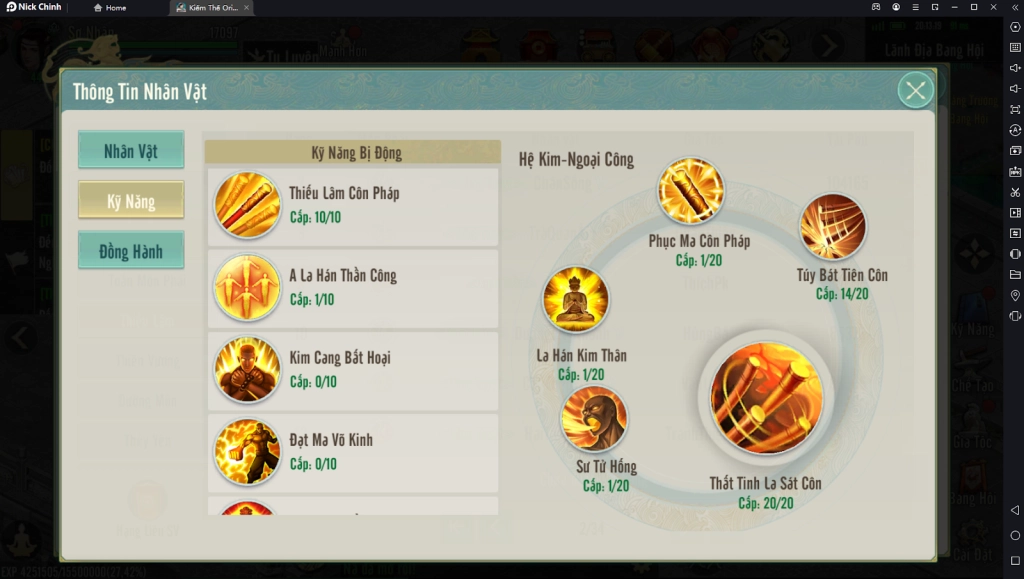Switch to the Nhân Vật tab
Image resolution: width=1024 pixels, height=579 pixels.
click(x=131, y=151)
